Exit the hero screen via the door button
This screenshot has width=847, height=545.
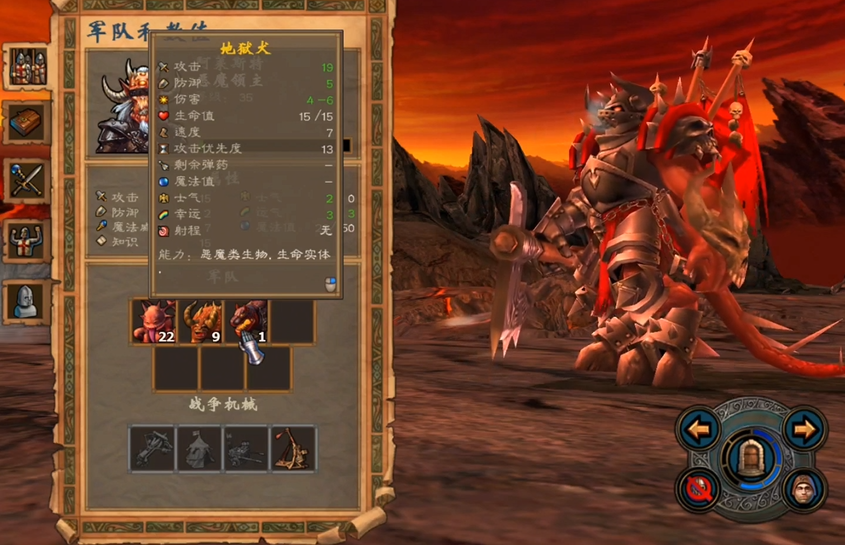pyautogui.click(x=750, y=459)
